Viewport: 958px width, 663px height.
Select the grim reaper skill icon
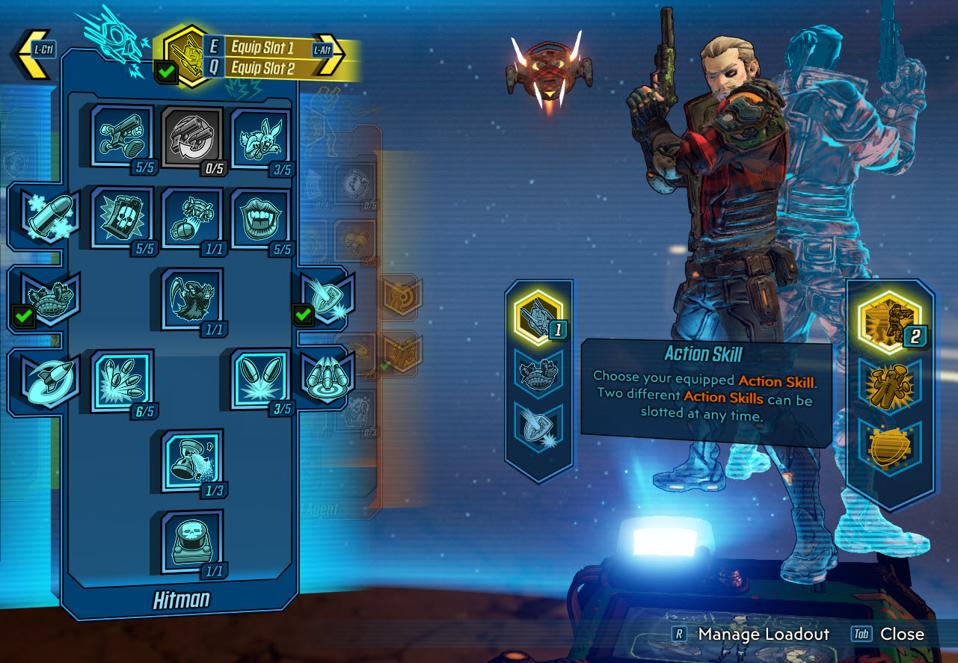[x=193, y=298]
